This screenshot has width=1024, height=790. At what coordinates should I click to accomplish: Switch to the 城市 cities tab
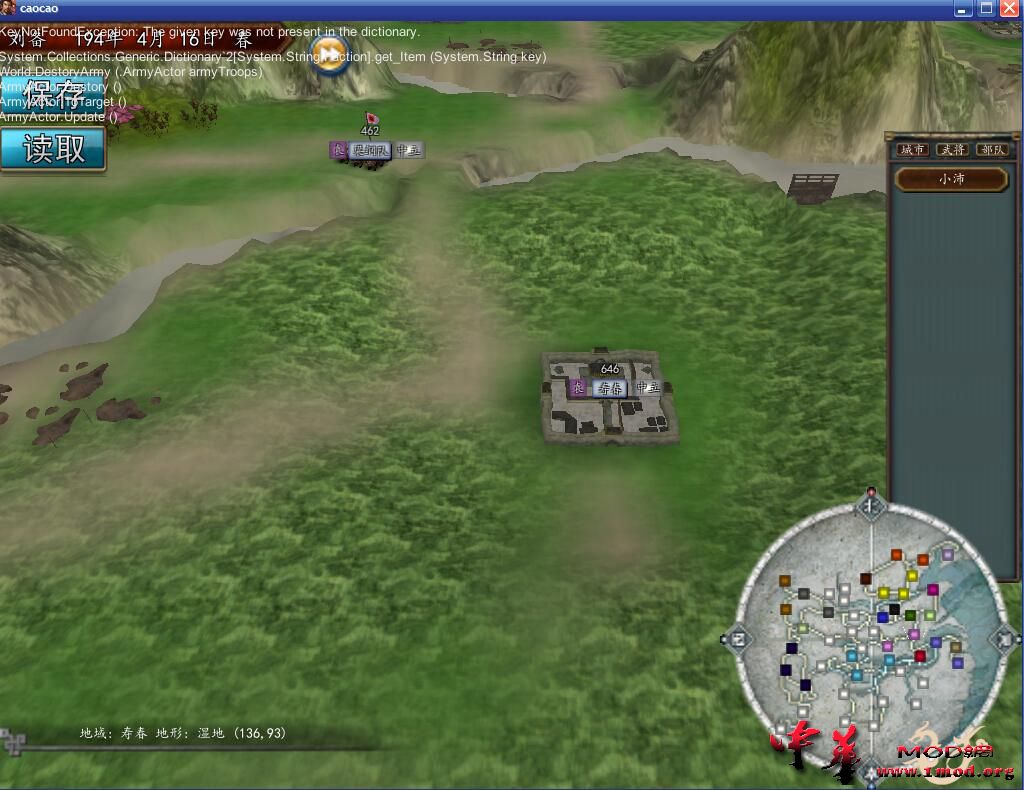coord(911,150)
